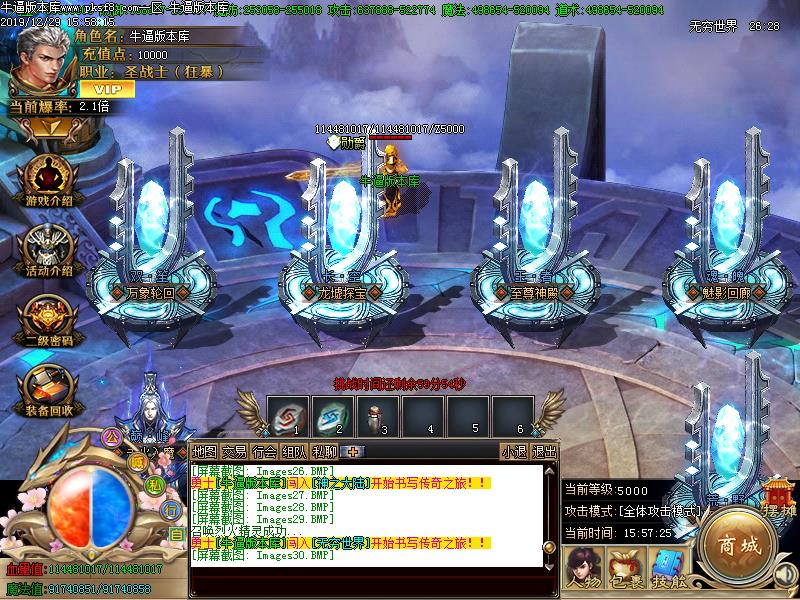Screen dimensions: 800x600
Task: Switch to the 地图 map tab
Action: tap(204, 452)
